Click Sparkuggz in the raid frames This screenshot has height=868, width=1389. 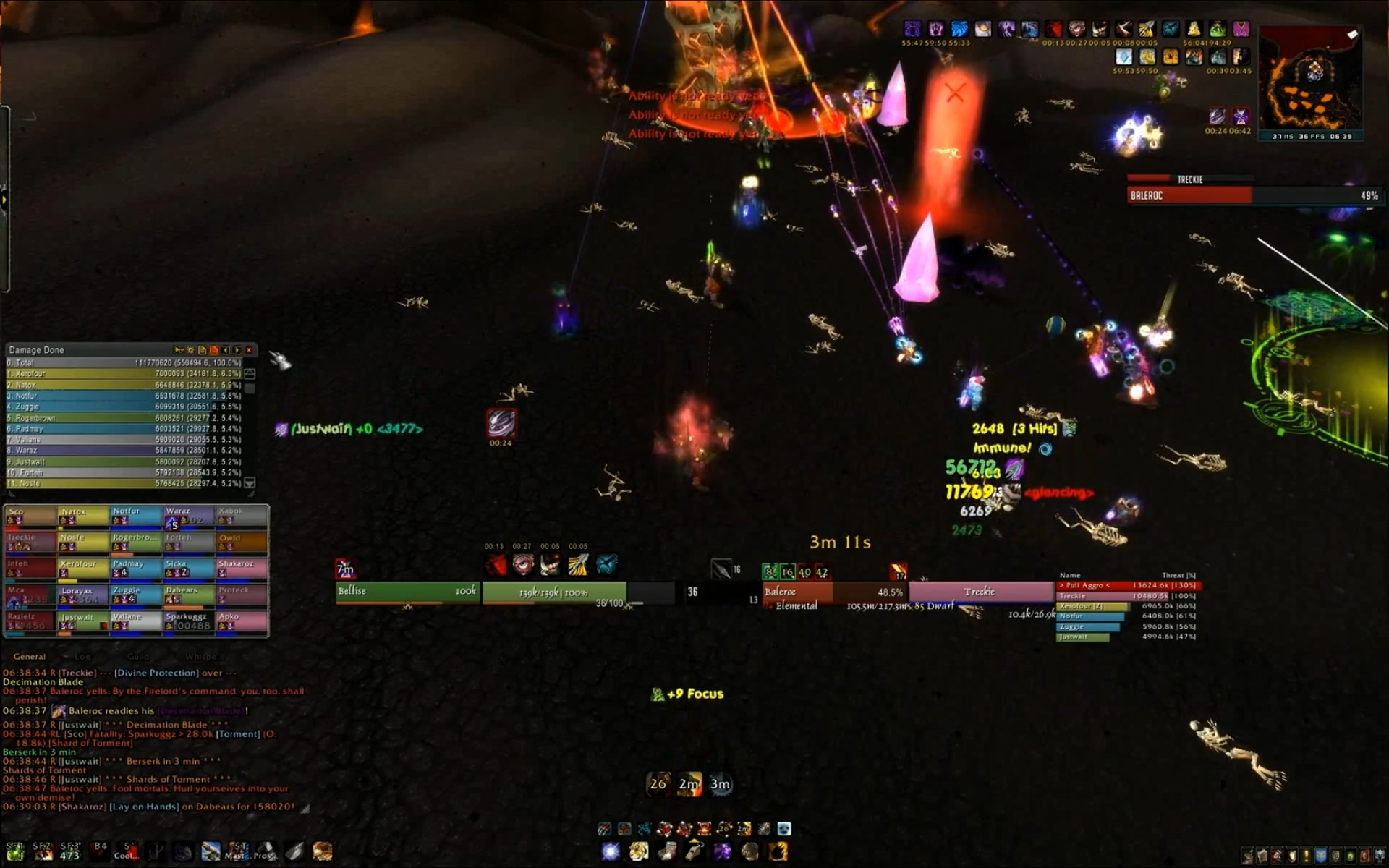(188, 621)
